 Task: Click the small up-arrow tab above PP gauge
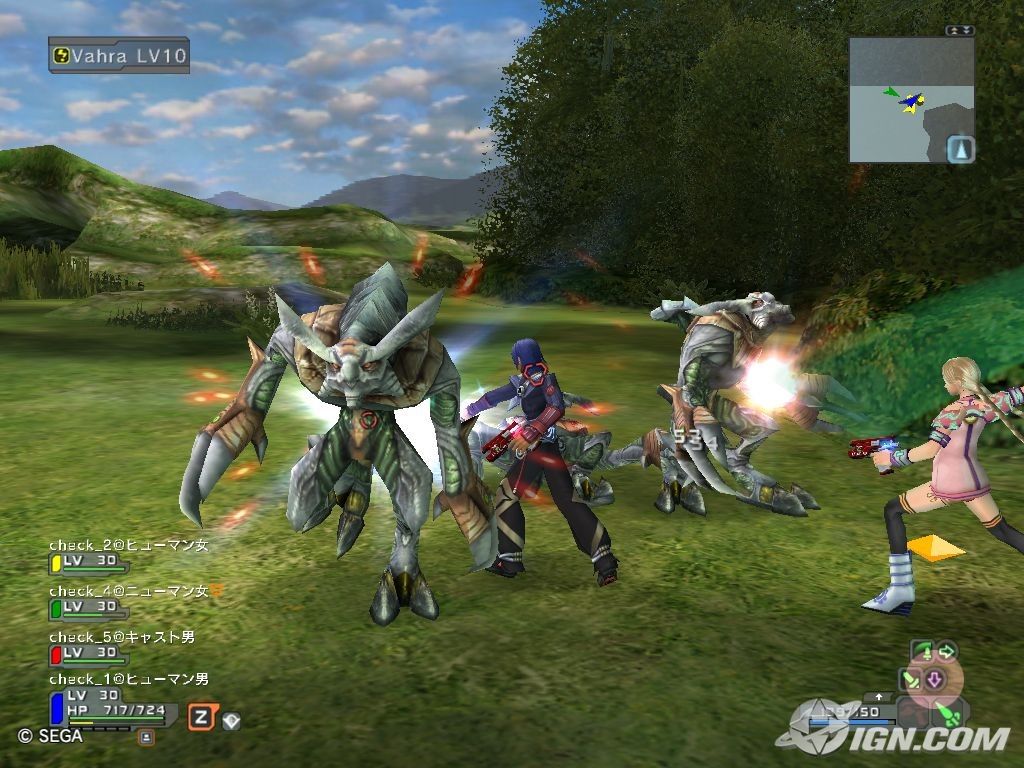coord(879,695)
